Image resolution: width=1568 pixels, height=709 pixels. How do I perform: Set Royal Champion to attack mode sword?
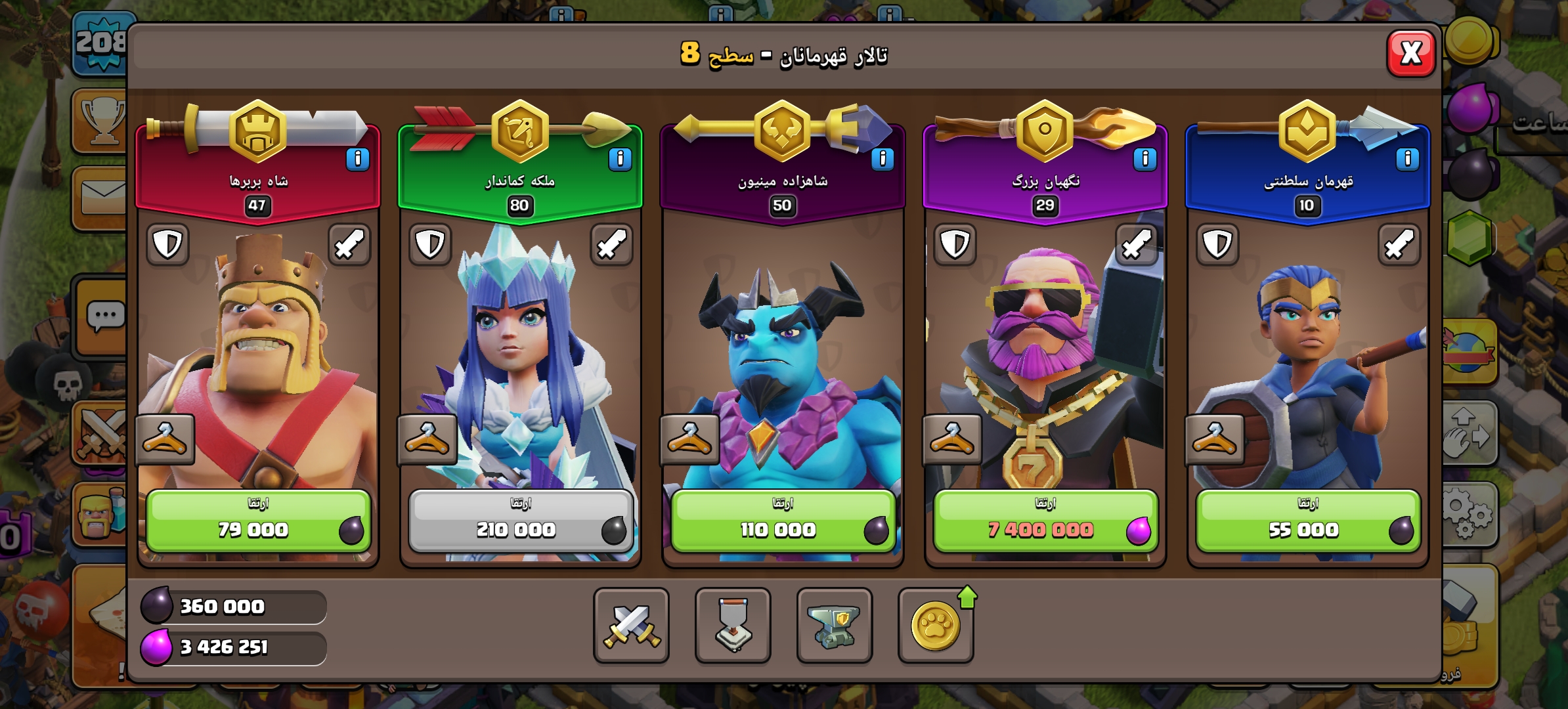pyautogui.click(x=1399, y=245)
